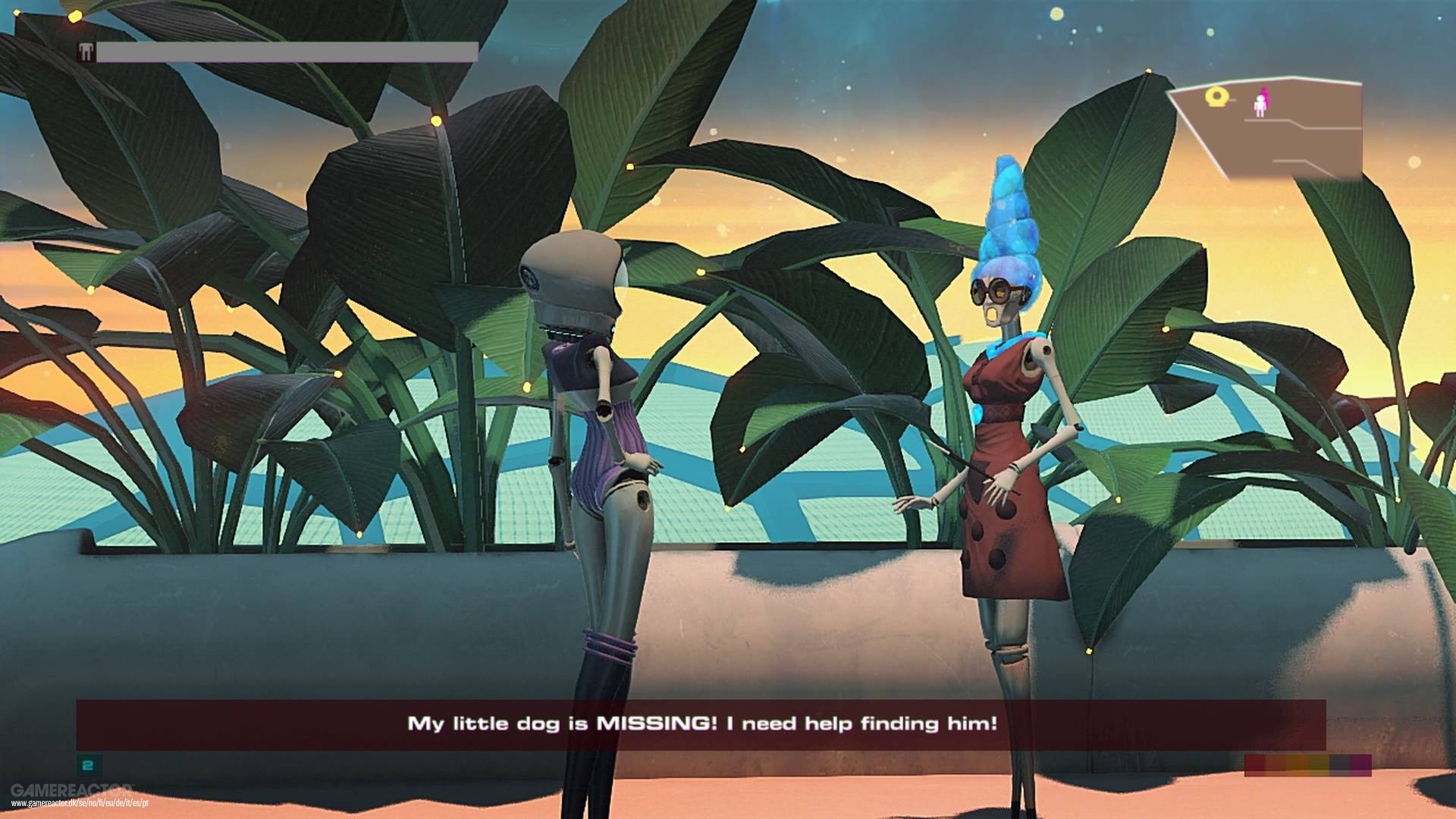
Task: Click the white player figure on the minimap
Action: coord(1260,107)
